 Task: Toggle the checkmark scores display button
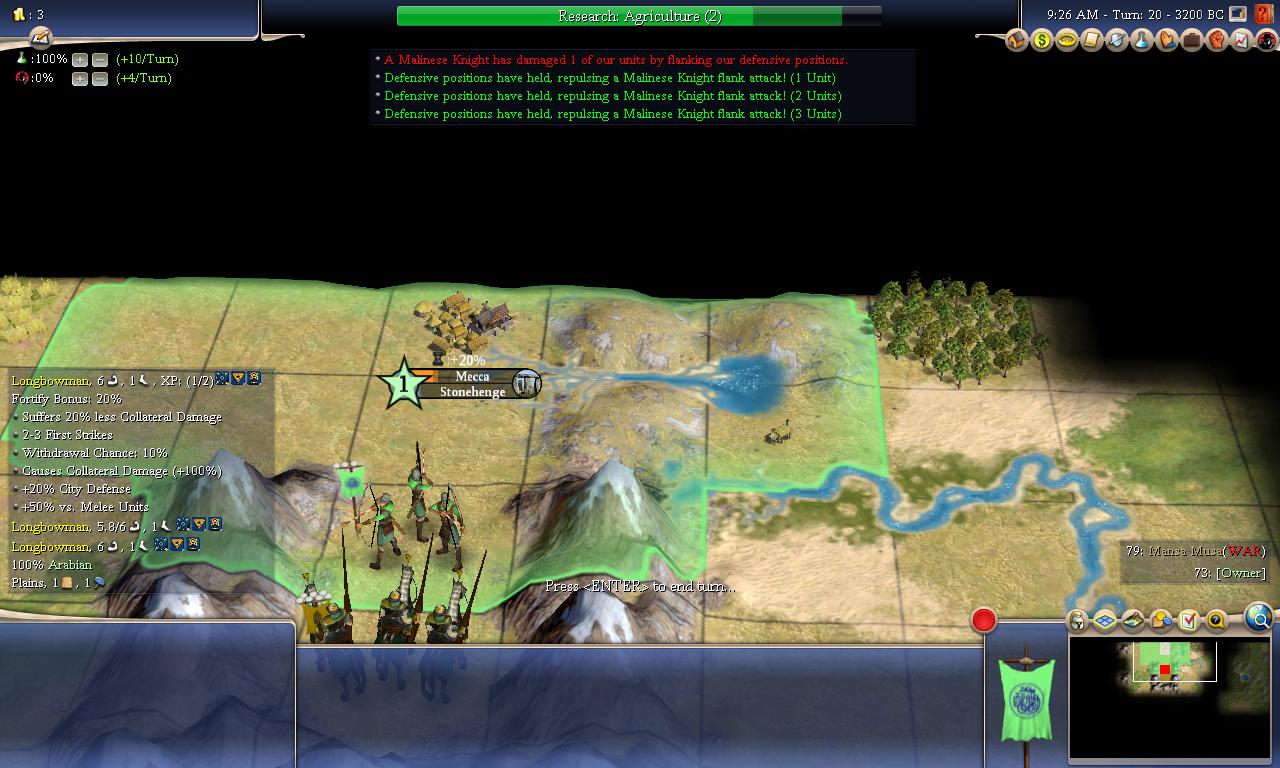pyautogui.click(x=1188, y=621)
